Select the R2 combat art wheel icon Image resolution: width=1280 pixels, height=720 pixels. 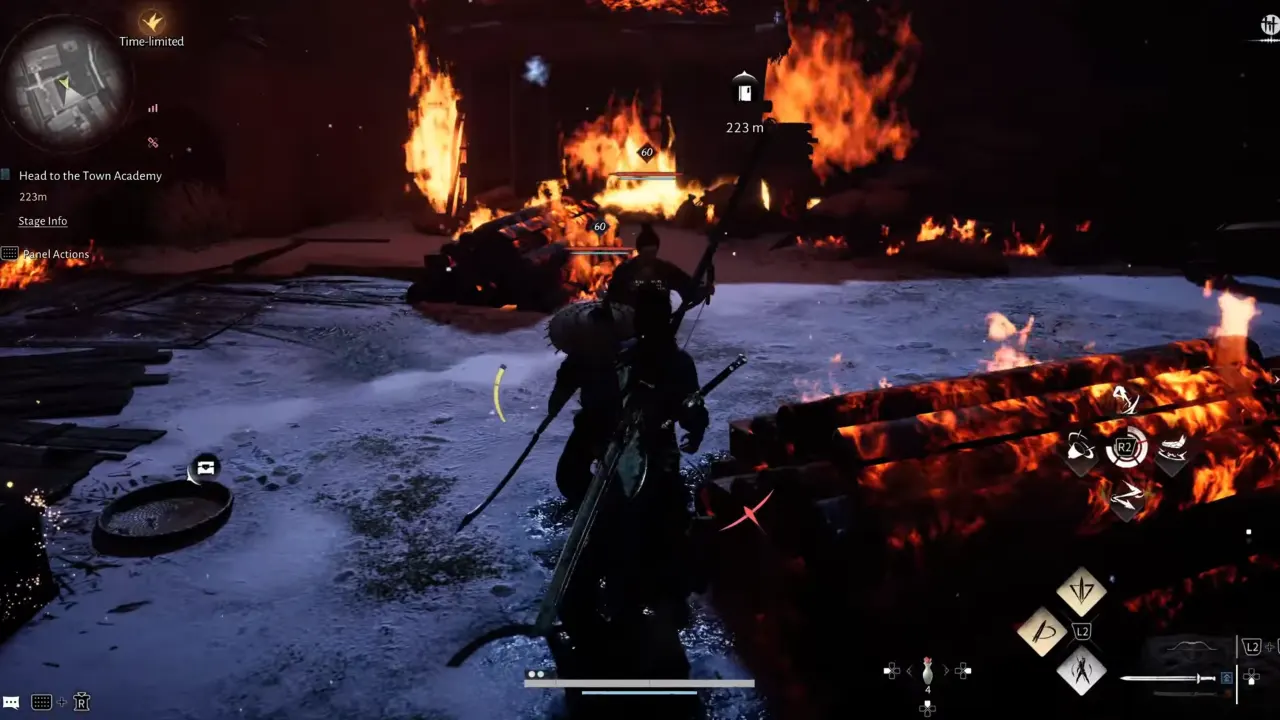[x=1126, y=448]
